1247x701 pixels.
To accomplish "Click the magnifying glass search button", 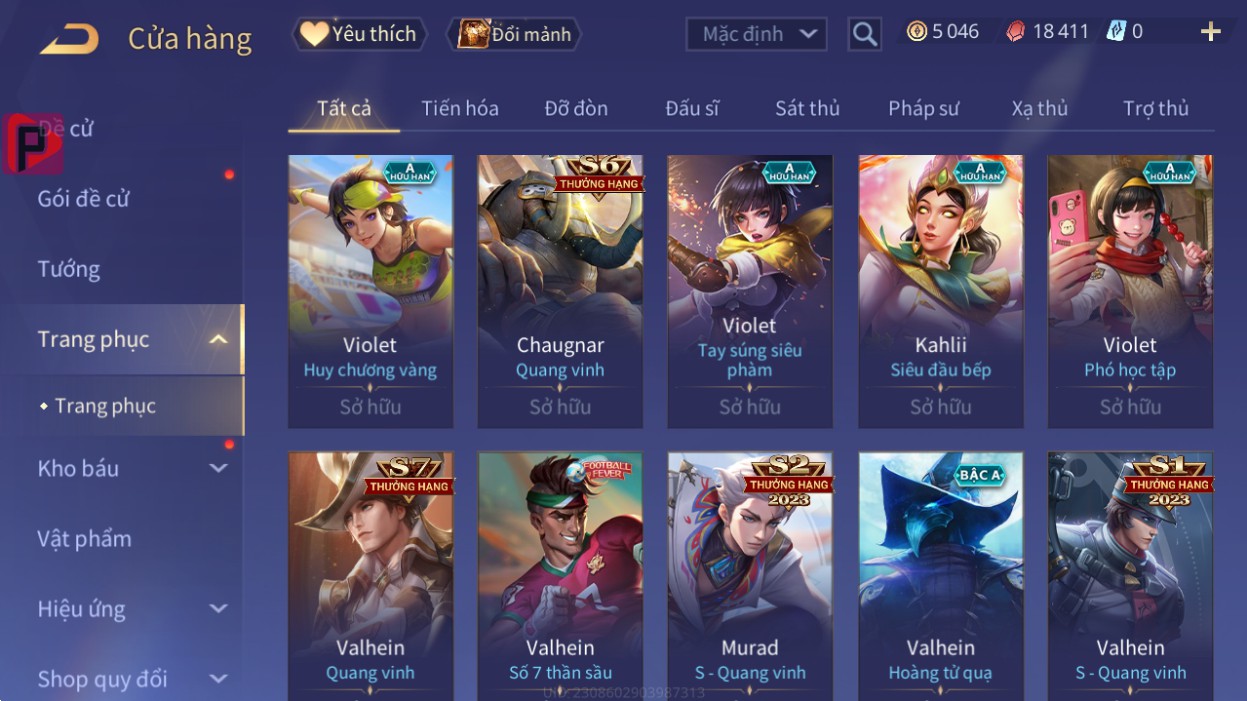I will point(864,35).
